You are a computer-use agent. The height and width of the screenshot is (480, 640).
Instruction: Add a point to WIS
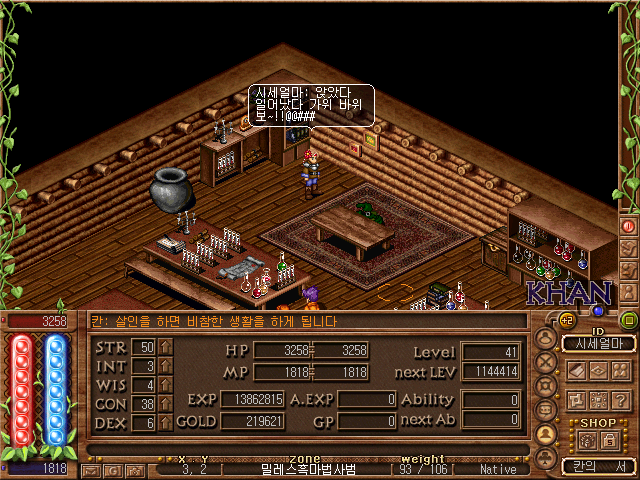click(166, 385)
